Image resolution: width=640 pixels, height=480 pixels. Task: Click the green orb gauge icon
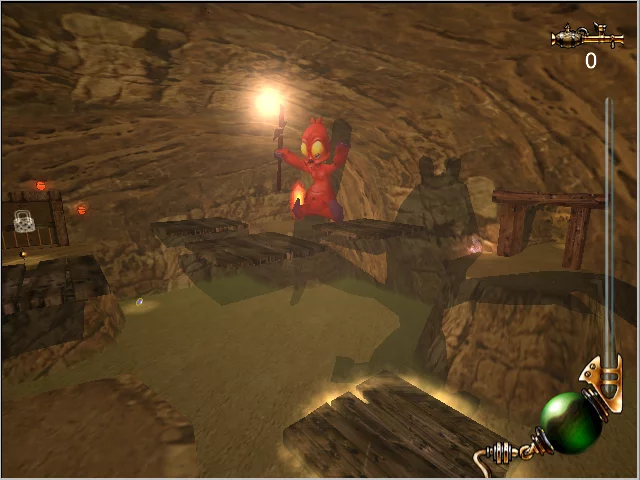571,421
